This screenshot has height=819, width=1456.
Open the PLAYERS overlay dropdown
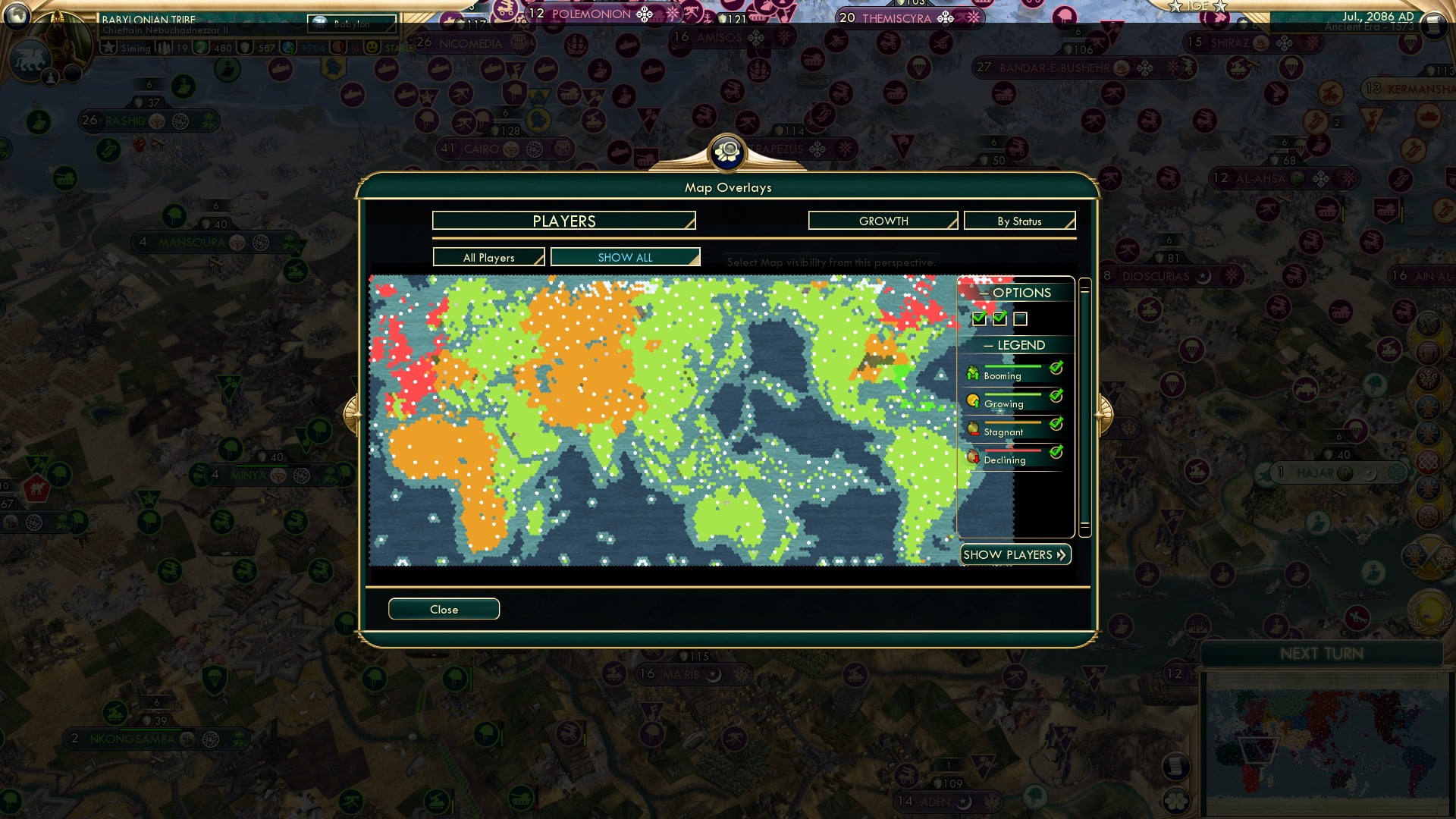click(x=563, y=221)
